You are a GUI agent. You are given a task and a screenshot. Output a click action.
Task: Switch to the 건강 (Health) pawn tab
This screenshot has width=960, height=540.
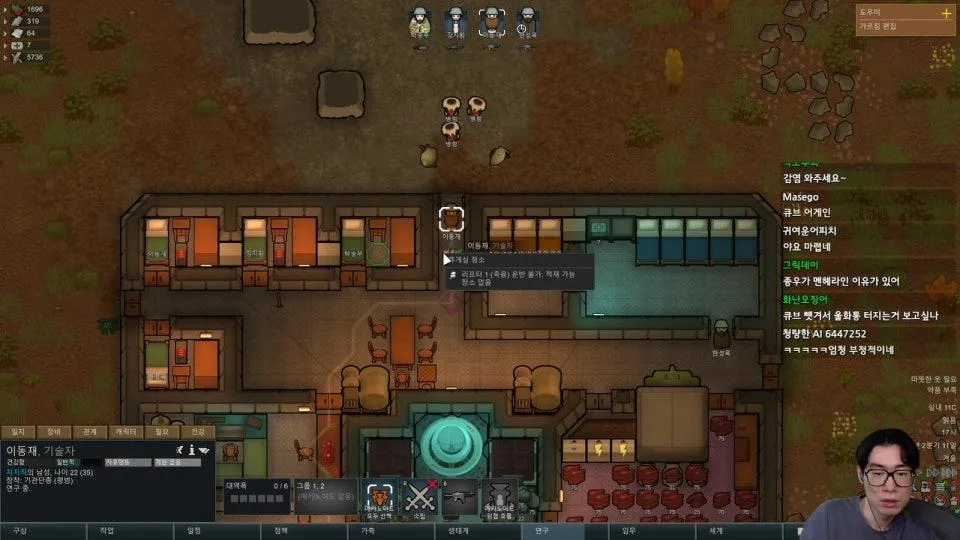[x=198, y=432]
